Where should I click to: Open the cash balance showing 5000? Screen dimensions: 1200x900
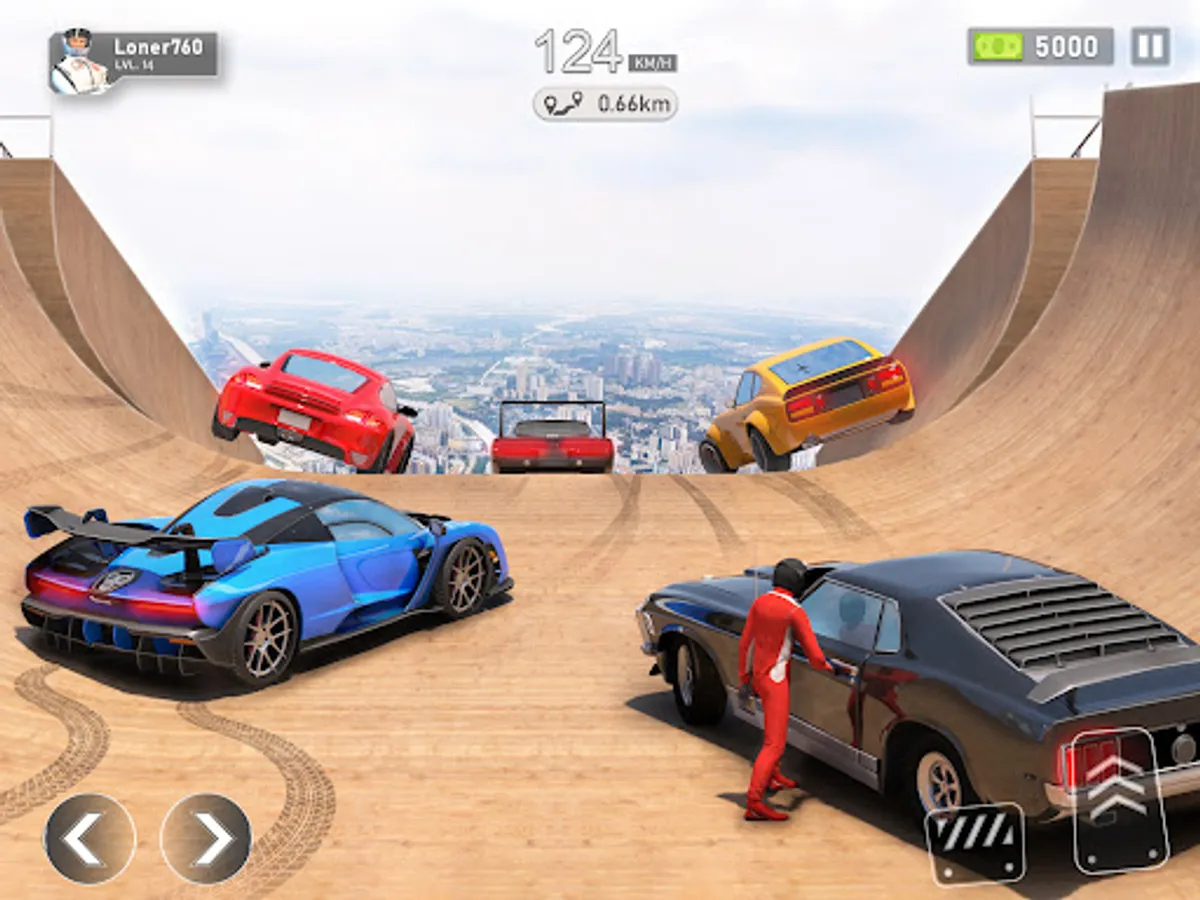coord(1040,46)
